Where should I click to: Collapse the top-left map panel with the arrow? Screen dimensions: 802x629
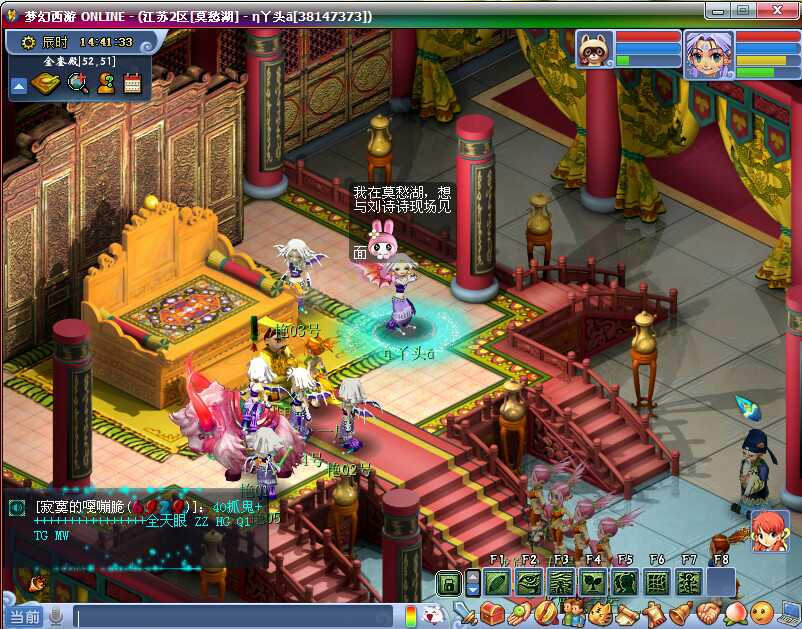[19, 85]
